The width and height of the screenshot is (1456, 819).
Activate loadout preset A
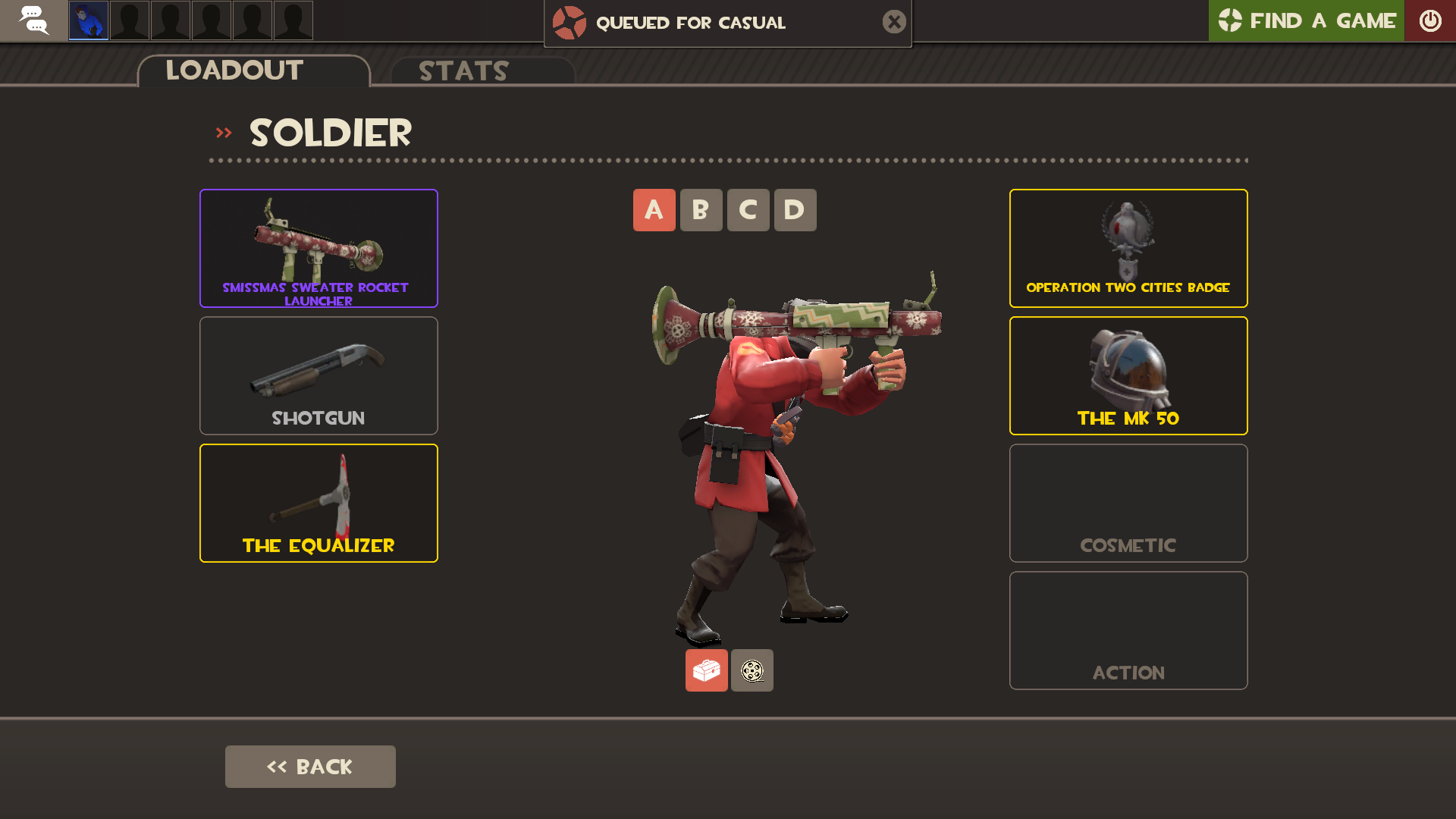(x=654, y=210)
